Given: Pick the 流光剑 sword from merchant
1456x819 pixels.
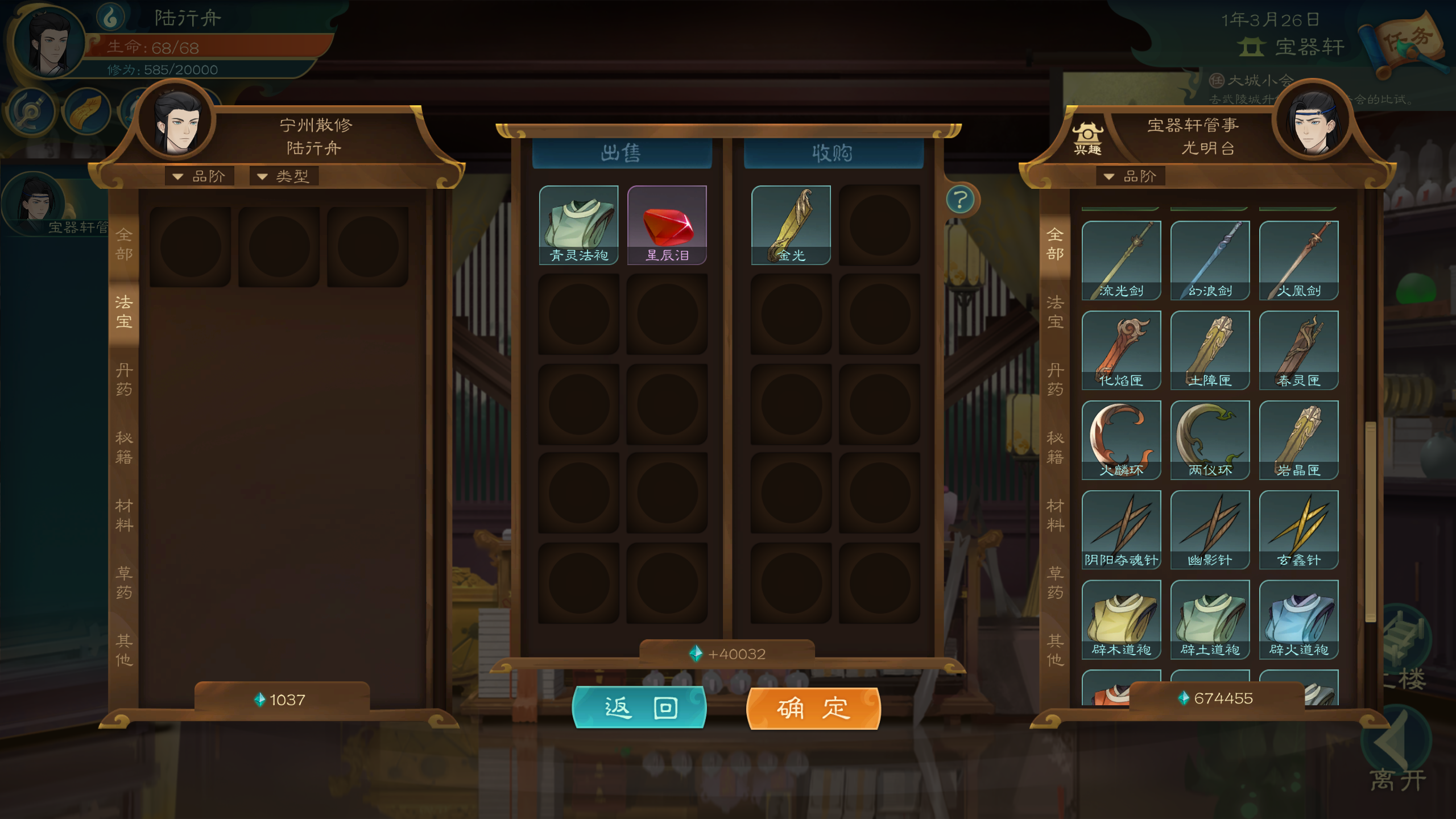Looking at the screenshot, I should pyautogui.click(x=1121, y=260).
